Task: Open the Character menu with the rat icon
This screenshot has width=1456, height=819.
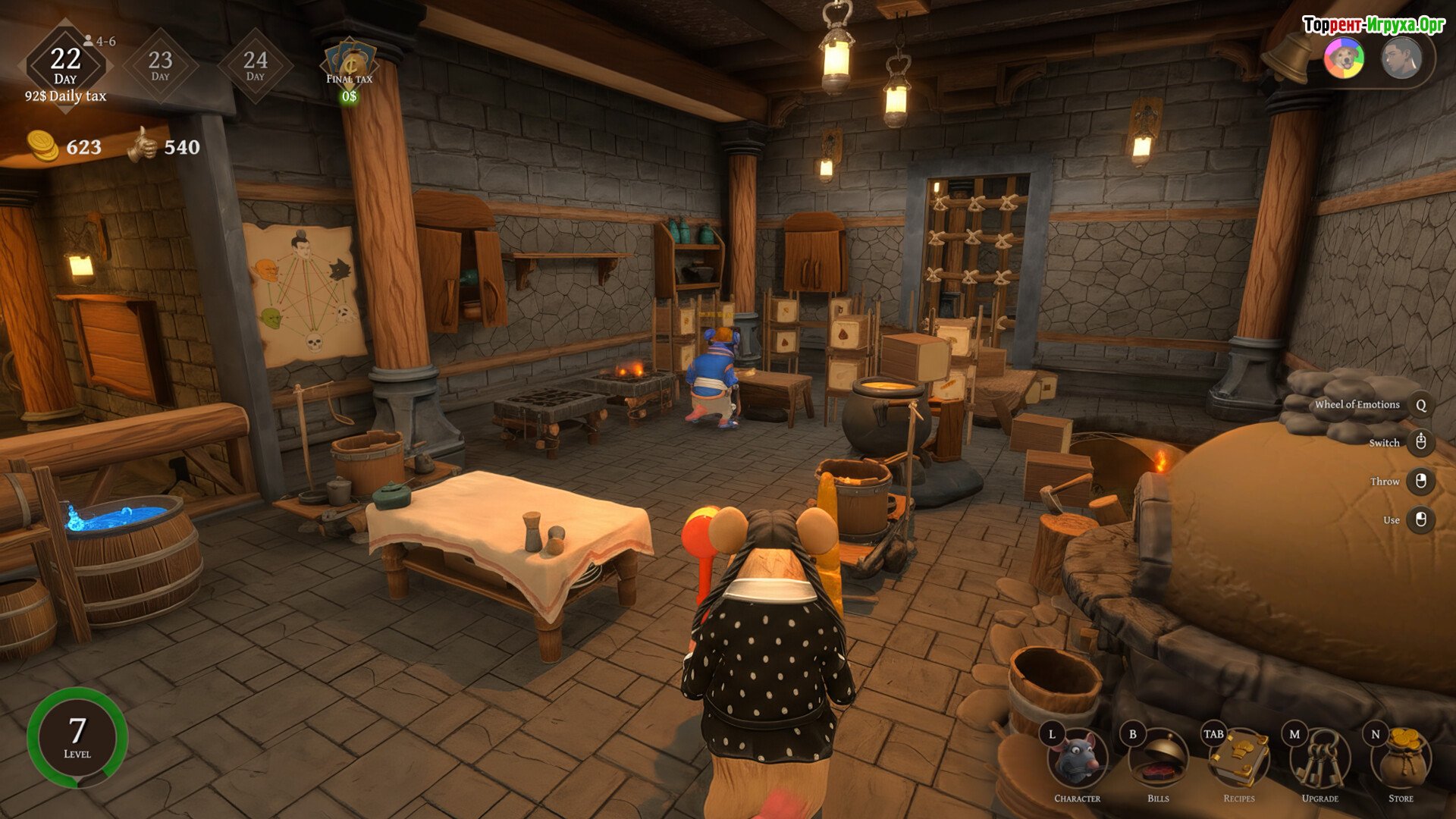Action: [x=1078, y=760]
